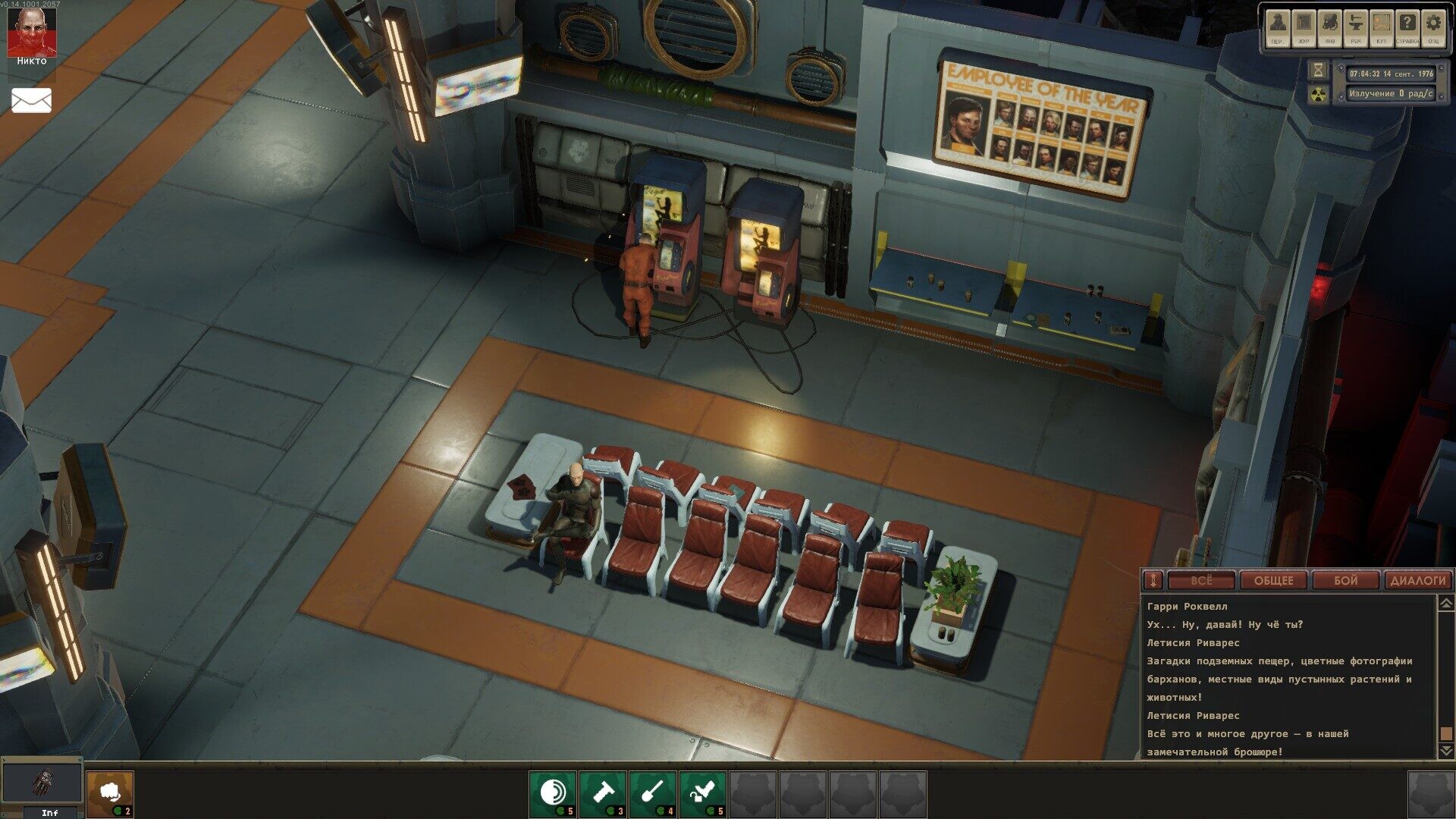The image size is (1456, 819).
Task: Open the crafting anvil (РЕМ) button
Action: coord(1355,27)
